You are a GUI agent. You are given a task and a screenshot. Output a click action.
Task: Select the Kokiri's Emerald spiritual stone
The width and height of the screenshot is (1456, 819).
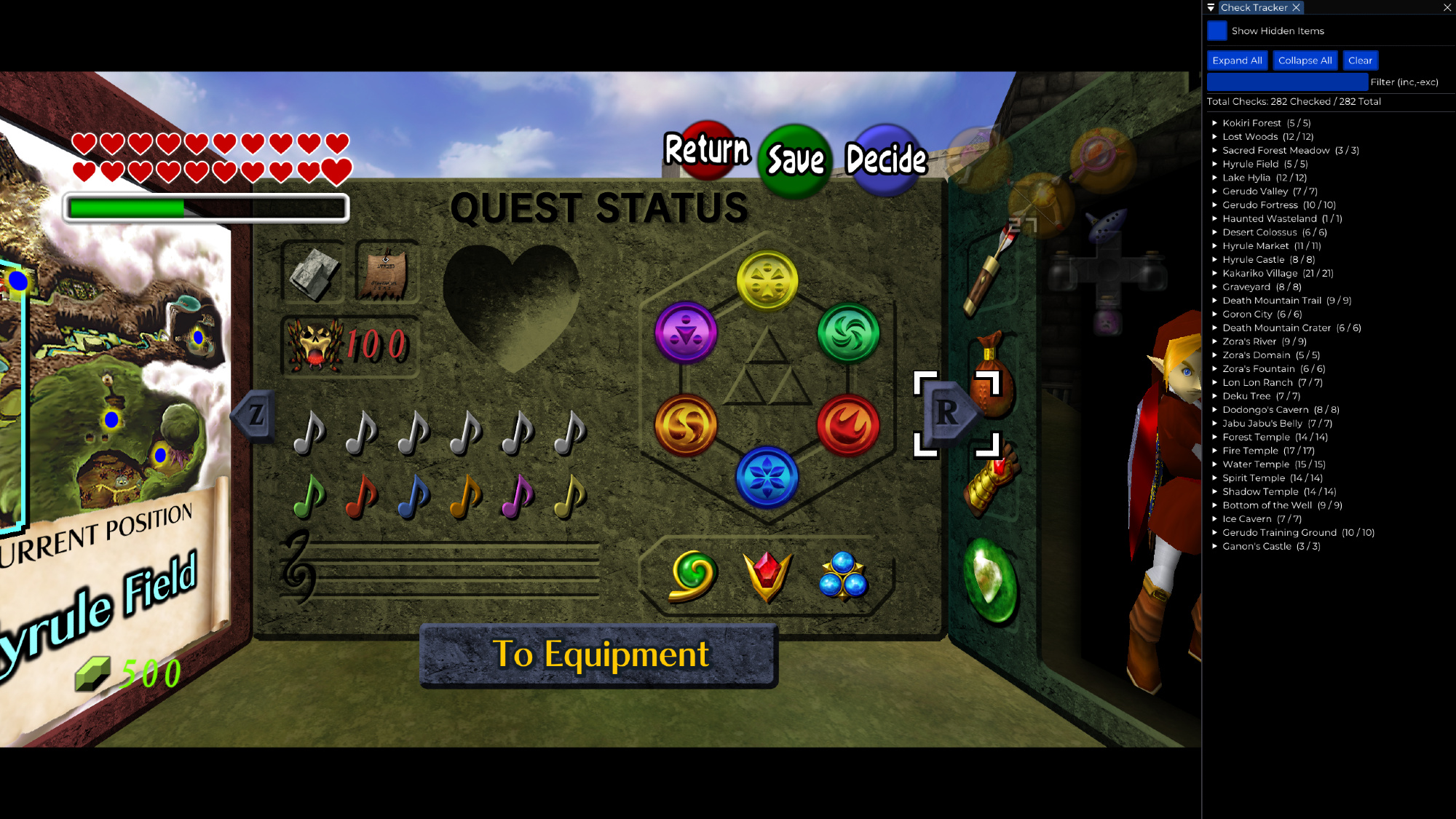693,575
